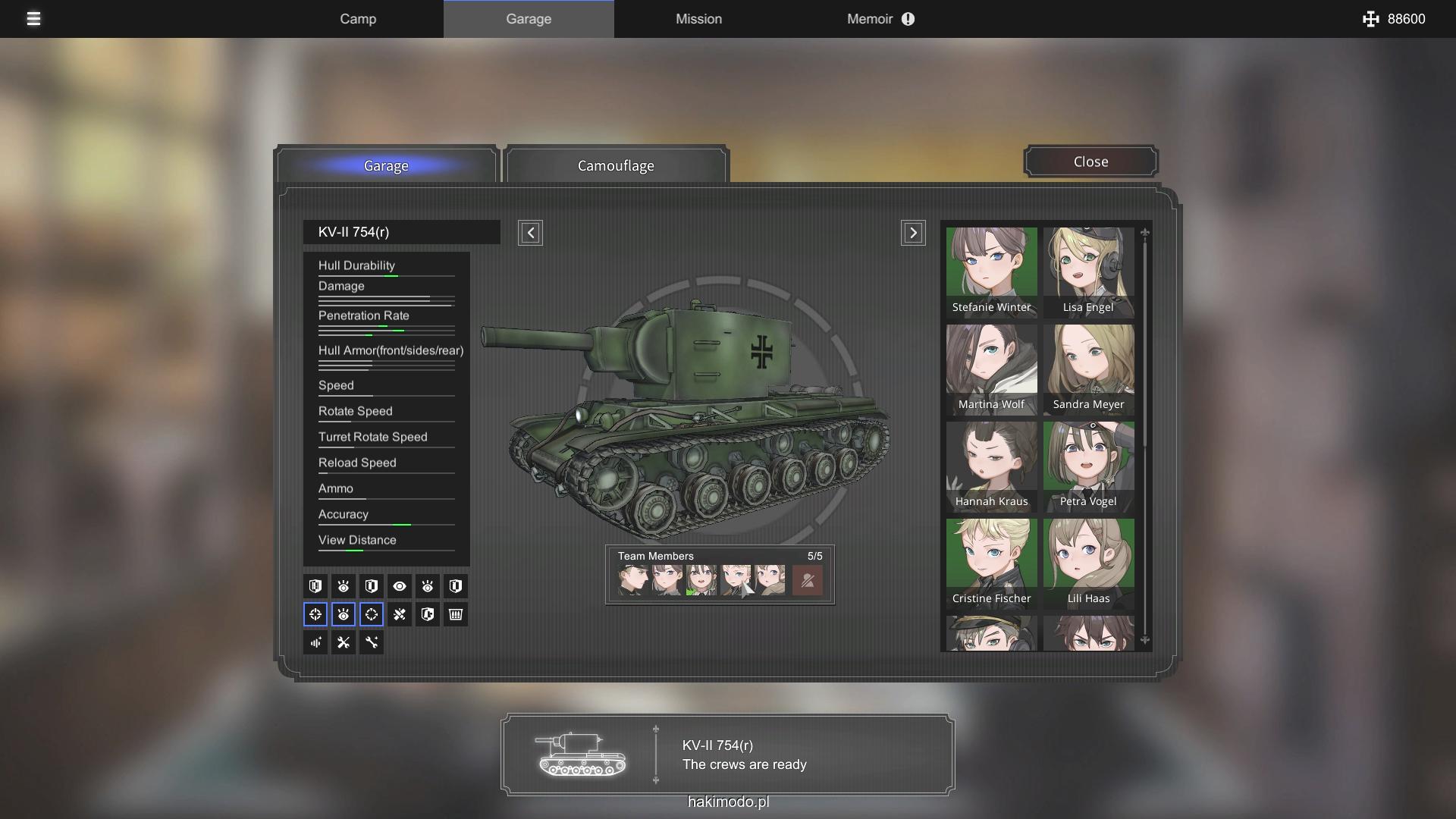
Task: Open the hamburger menu
Action: (x=33, y=19)
